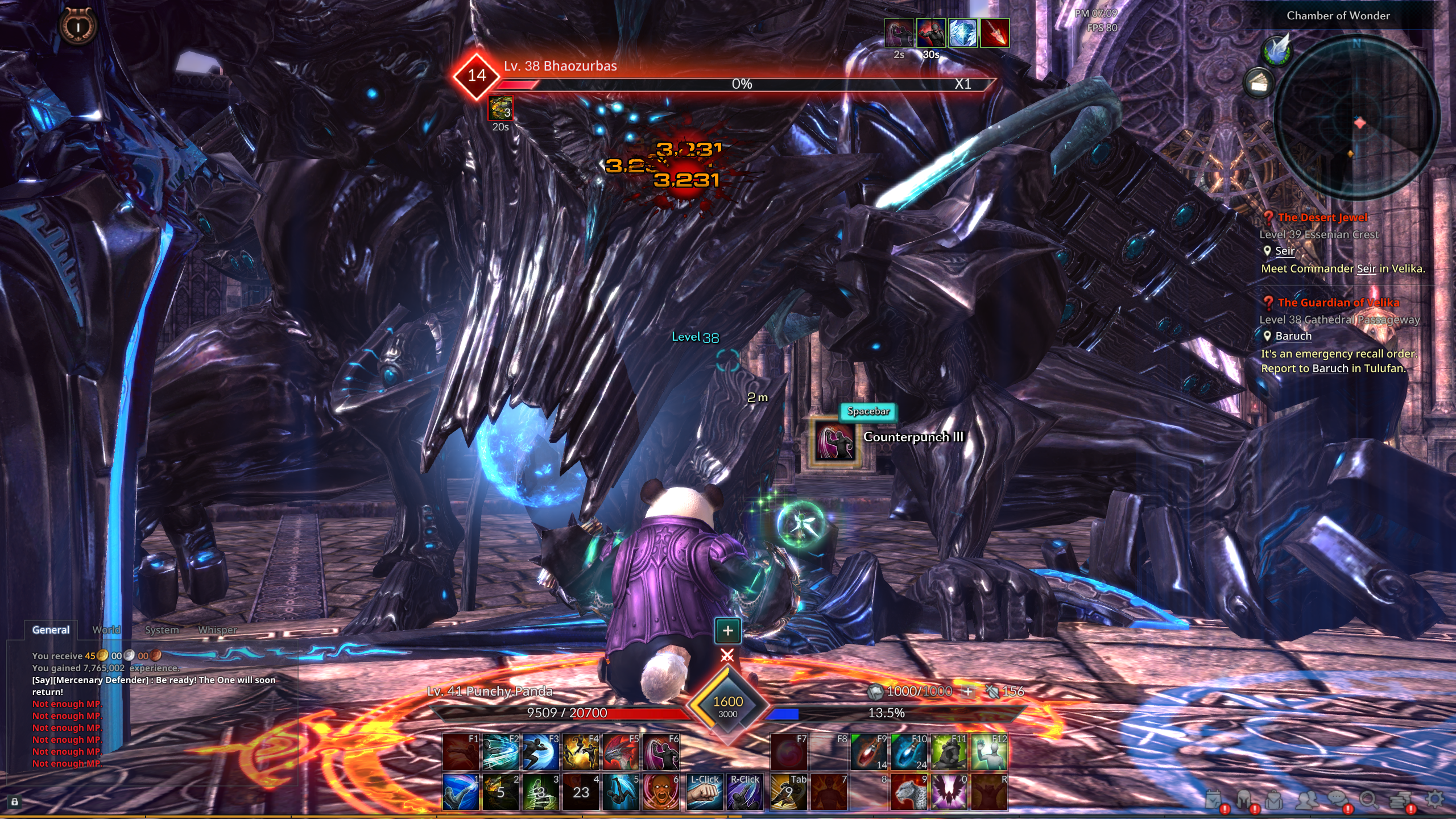Switch to the World chat tab
Screen dimensions: 1456x819
coord(106,630)
